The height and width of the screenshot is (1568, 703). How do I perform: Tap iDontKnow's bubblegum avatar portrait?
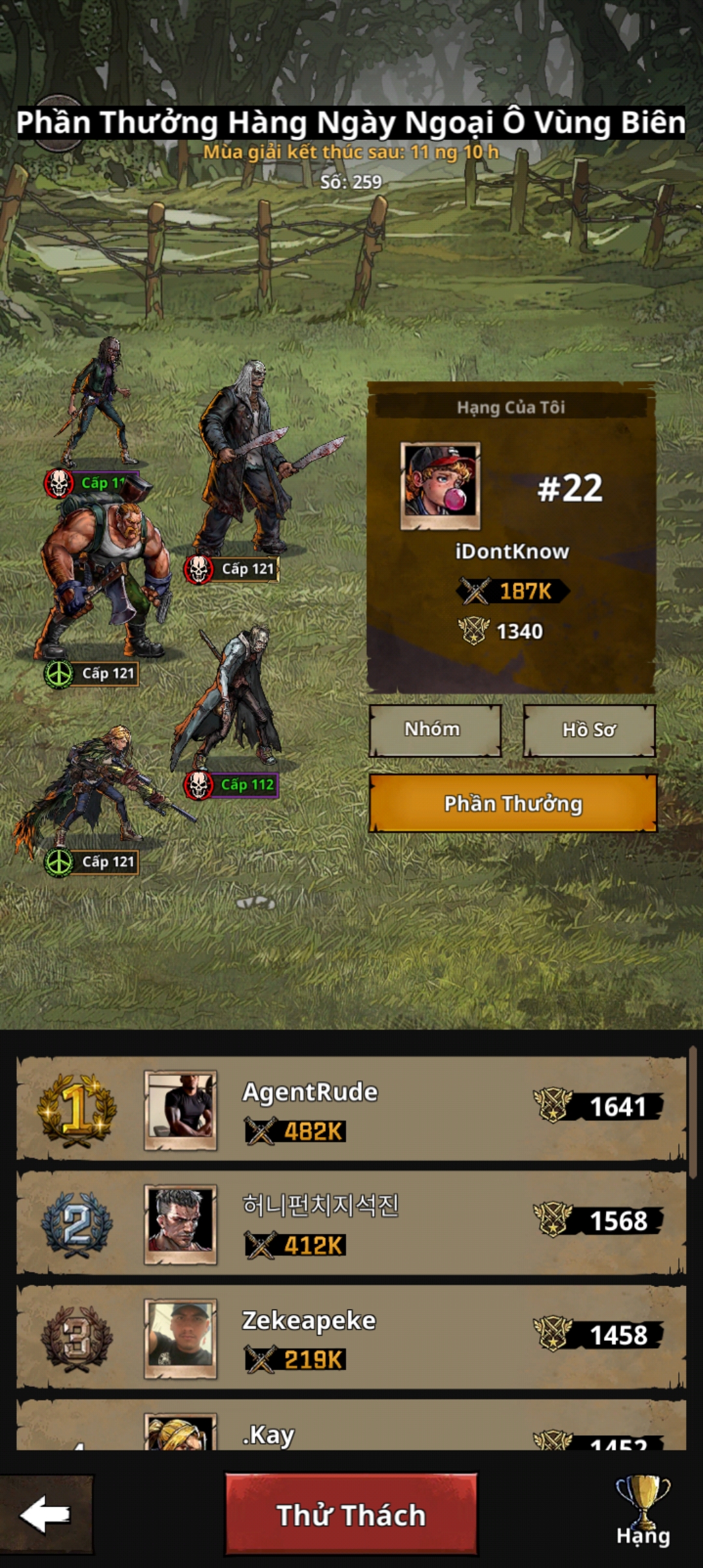click(x=440, y=484)
